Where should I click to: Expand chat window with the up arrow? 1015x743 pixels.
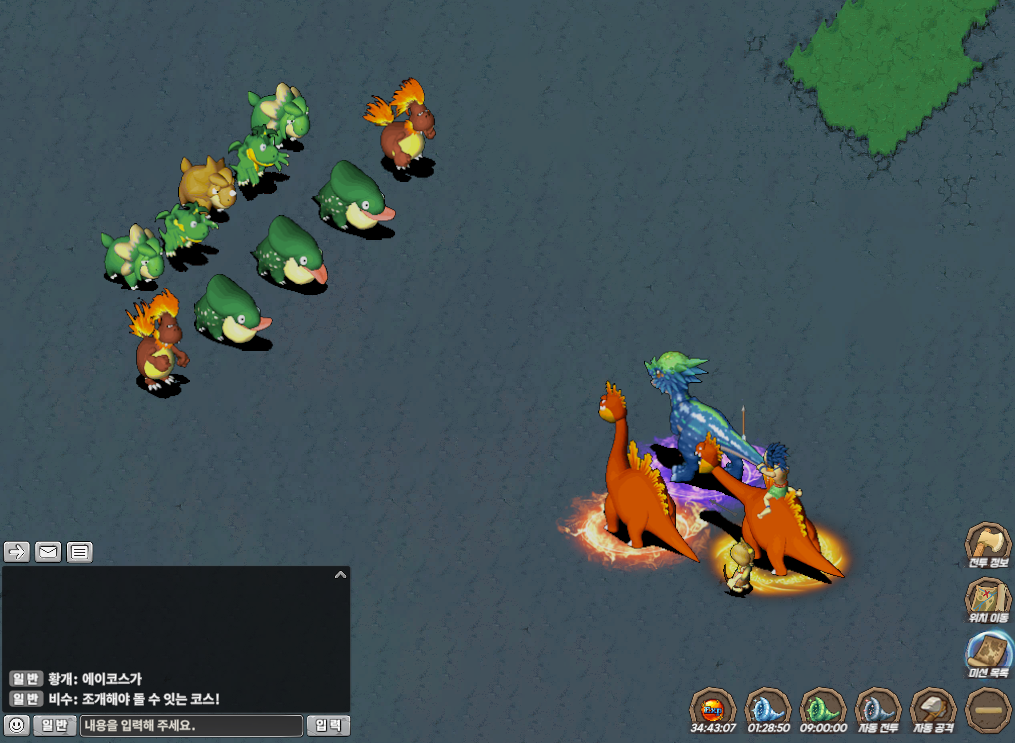(340, 575)
